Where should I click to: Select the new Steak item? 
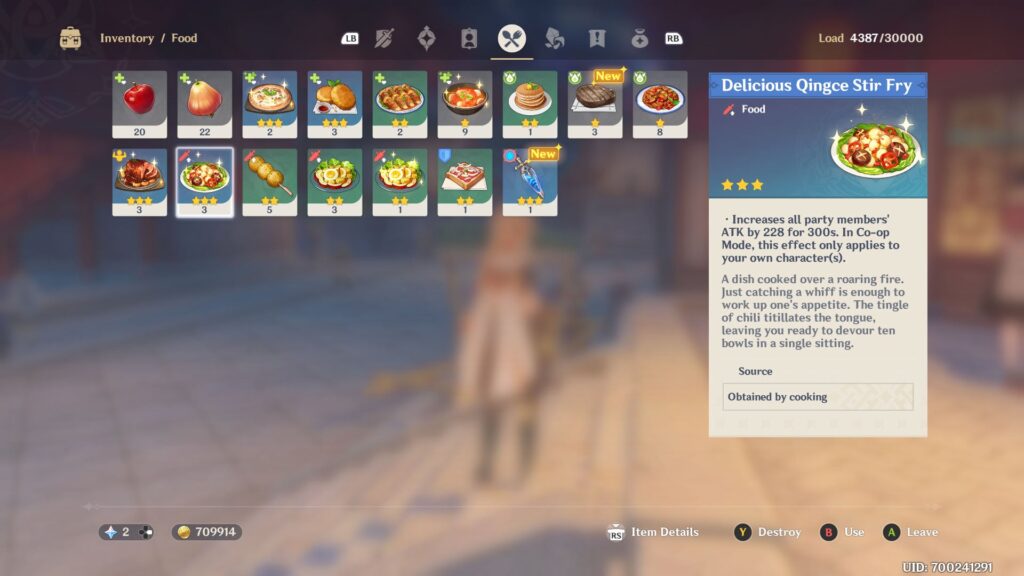(594, 103)
